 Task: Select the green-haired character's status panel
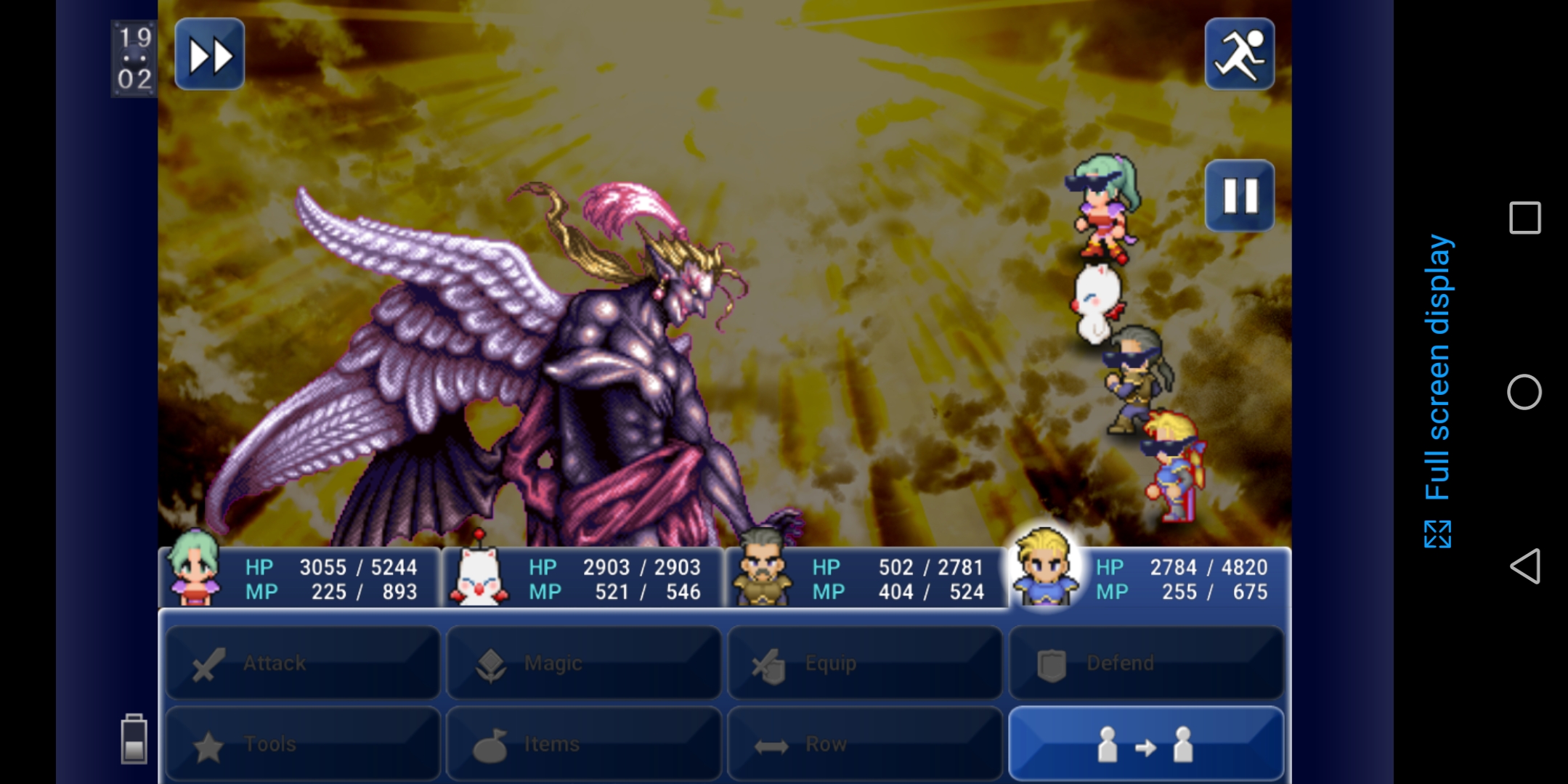[300, 578]
